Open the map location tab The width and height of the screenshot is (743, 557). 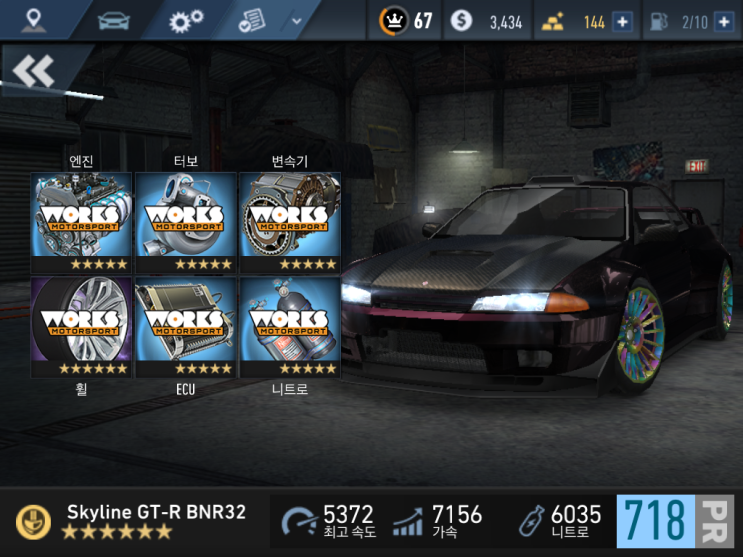35,20
